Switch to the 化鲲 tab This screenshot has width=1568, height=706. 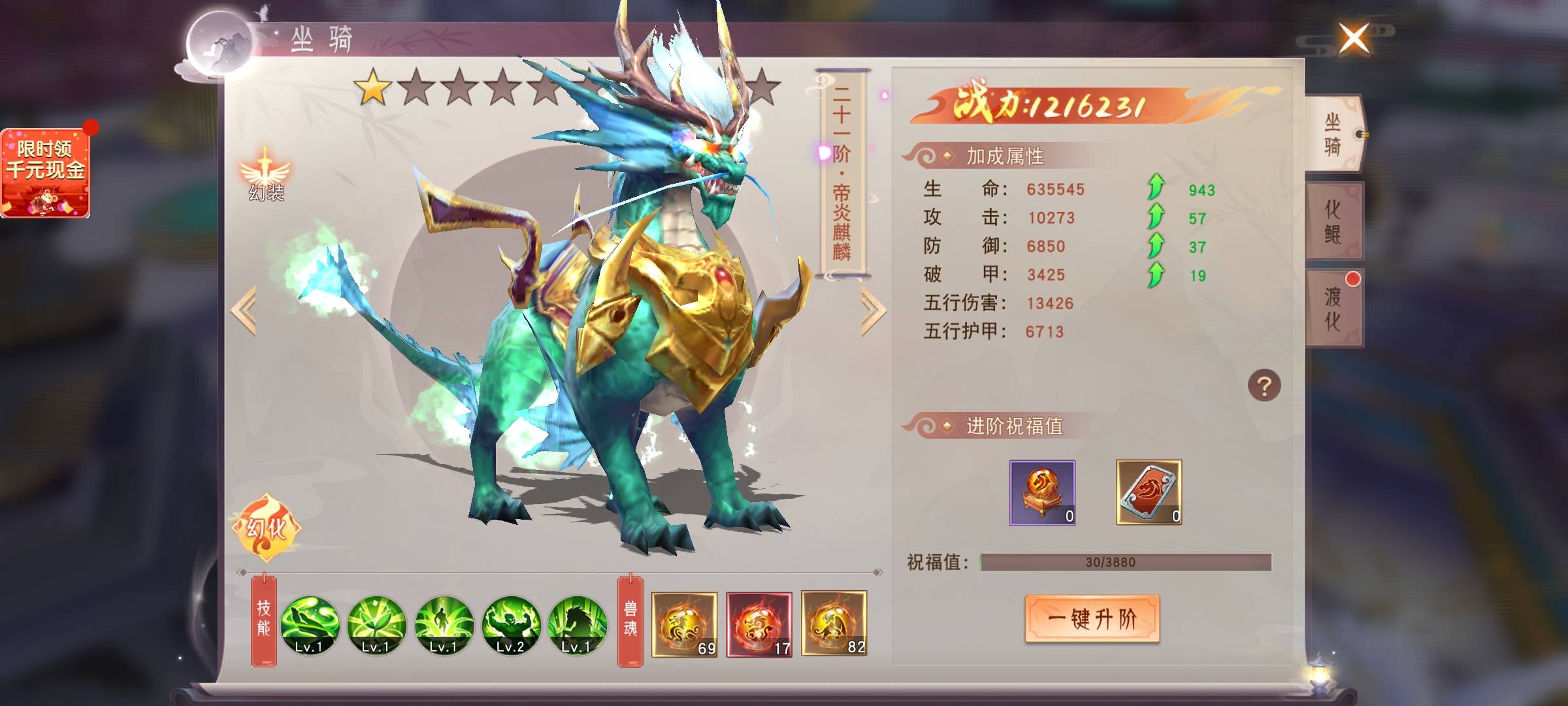[x=1333, y=221]
